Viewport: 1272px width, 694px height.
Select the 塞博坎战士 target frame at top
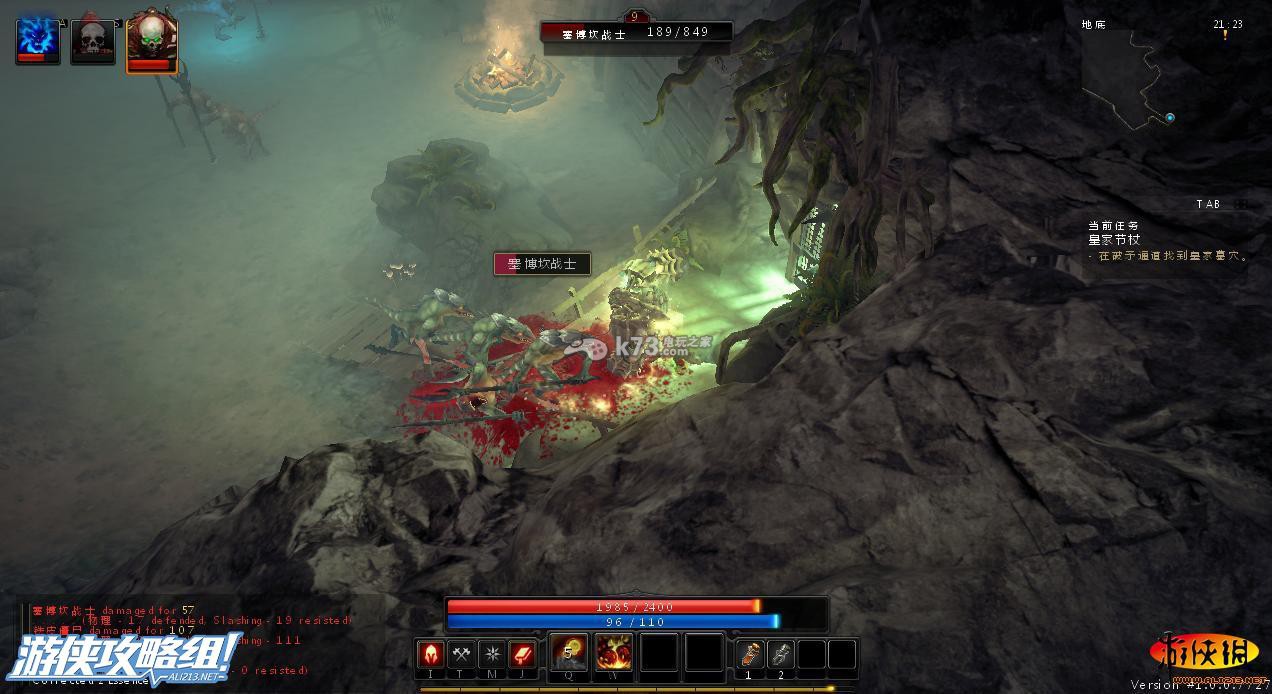point(636,32)
